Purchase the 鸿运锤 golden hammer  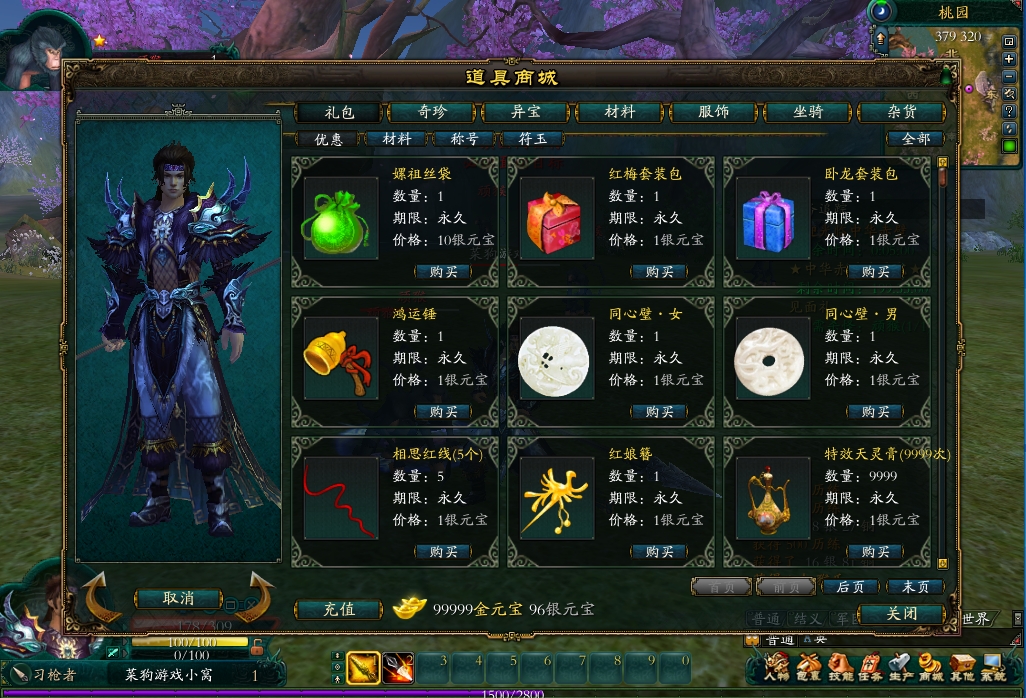pos(443,412)
